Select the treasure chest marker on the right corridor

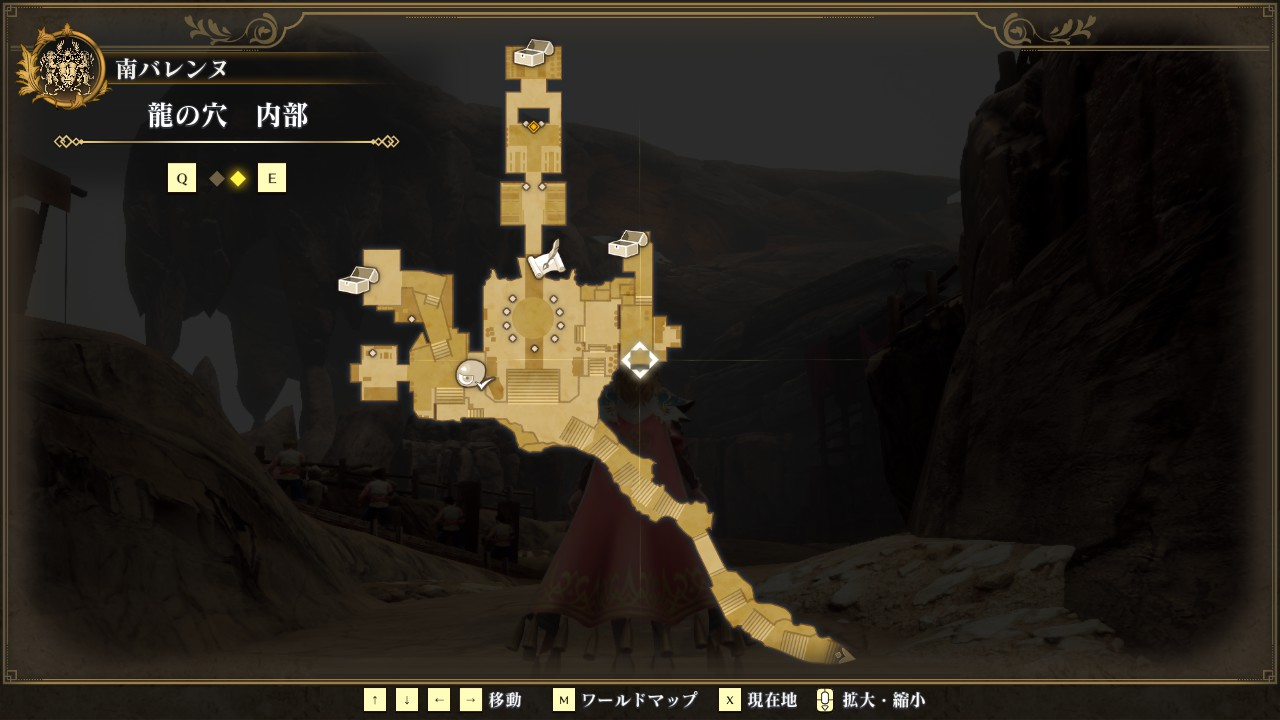(x=628, y=244)
